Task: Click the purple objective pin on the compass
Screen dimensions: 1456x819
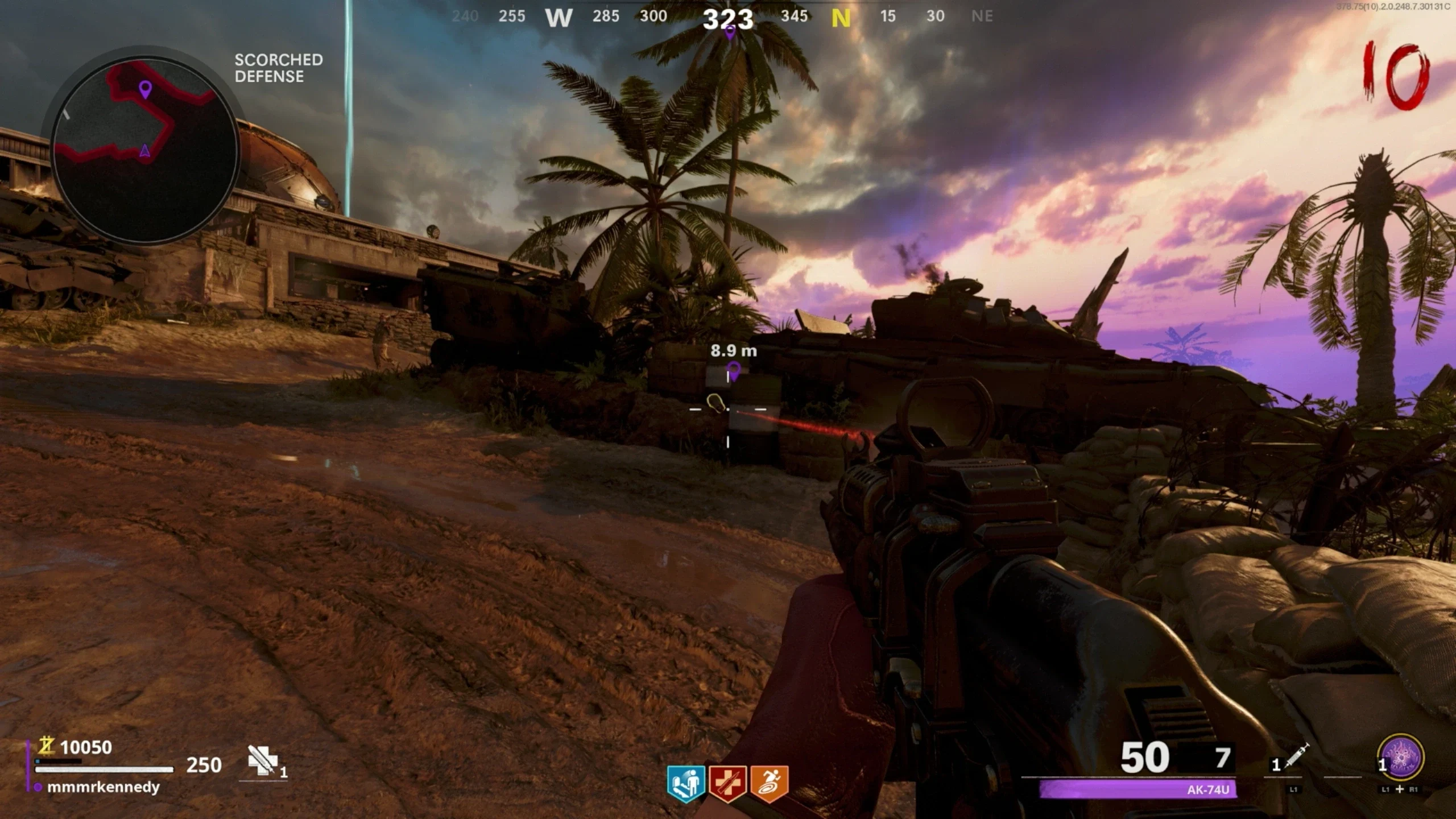Action: coord(730,33)
